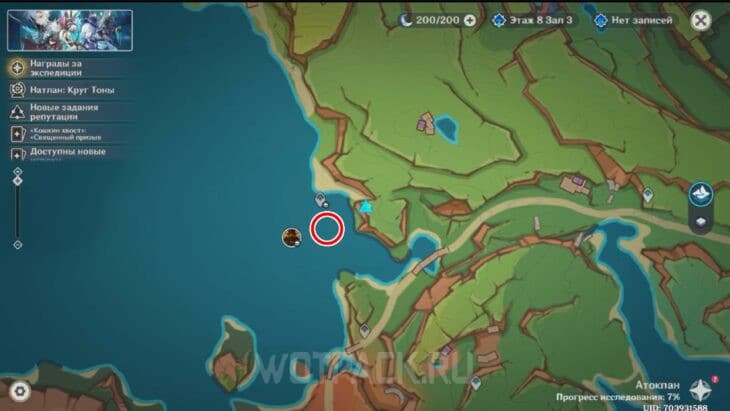Open the event banner with character art
730x411 pixels.
[x=70, y=30]
